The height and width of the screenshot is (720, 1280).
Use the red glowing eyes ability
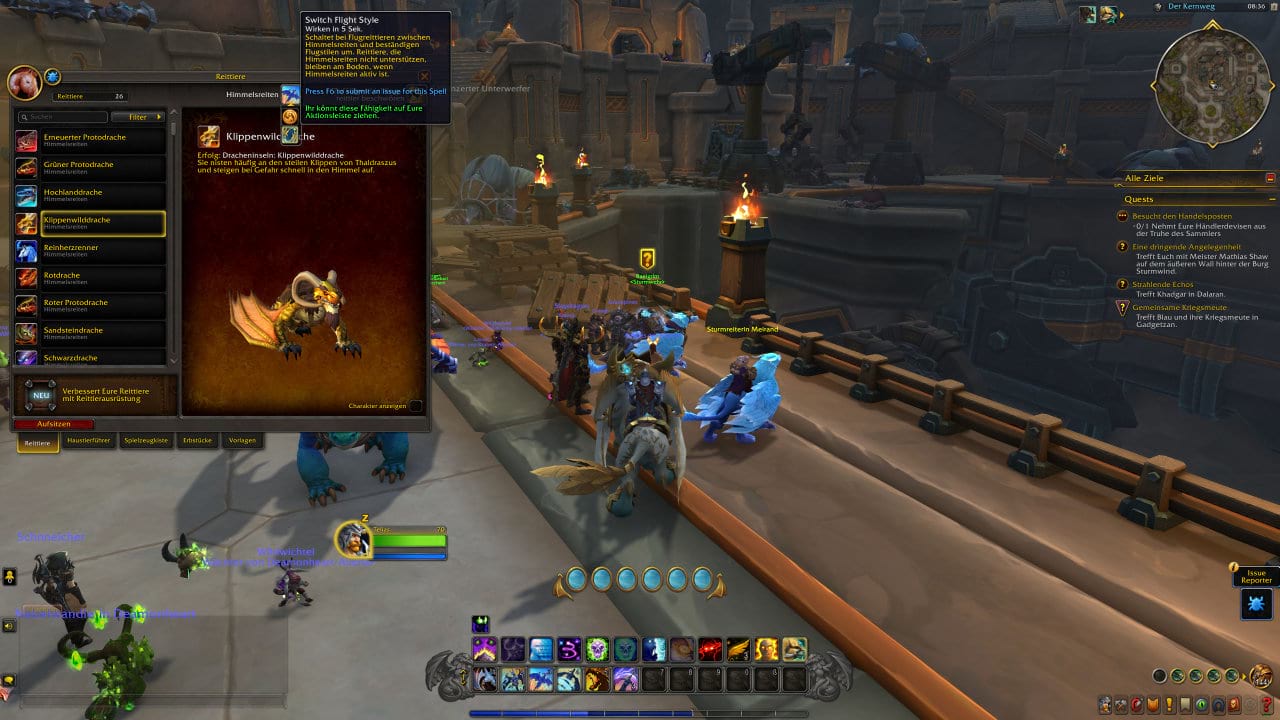(710, 649)
